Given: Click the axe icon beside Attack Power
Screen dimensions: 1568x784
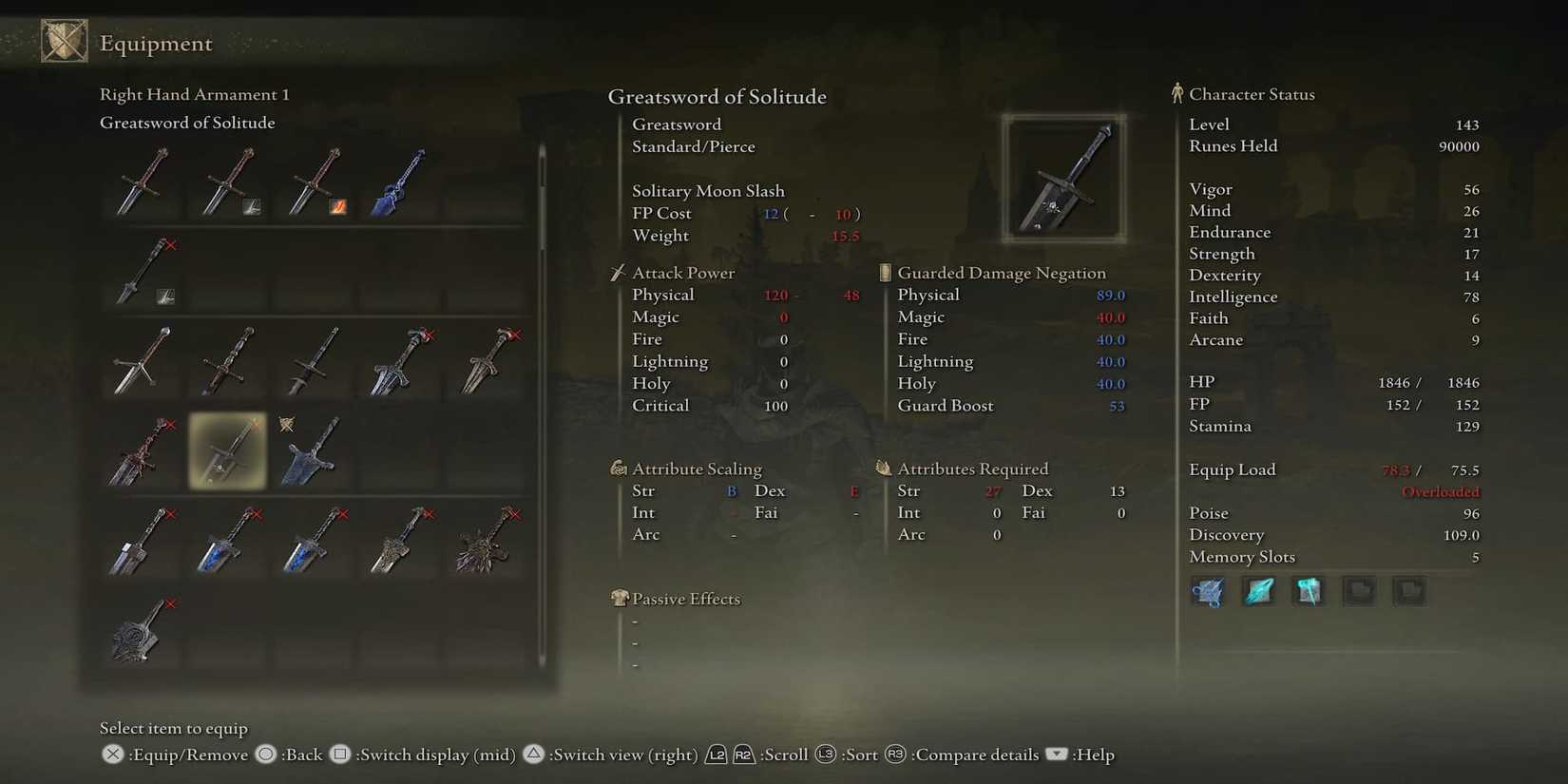Looking at the screenshot, I should pyautogui.click(x=618, y=272).
